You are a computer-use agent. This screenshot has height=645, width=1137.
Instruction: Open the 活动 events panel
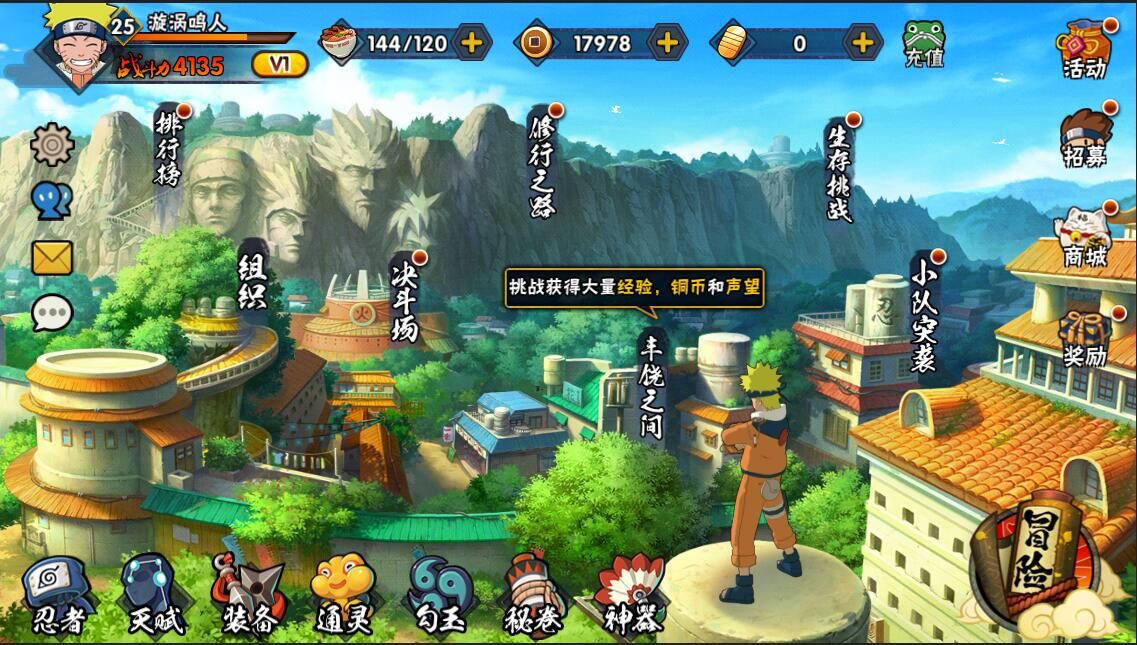(x=1085, y=49)
